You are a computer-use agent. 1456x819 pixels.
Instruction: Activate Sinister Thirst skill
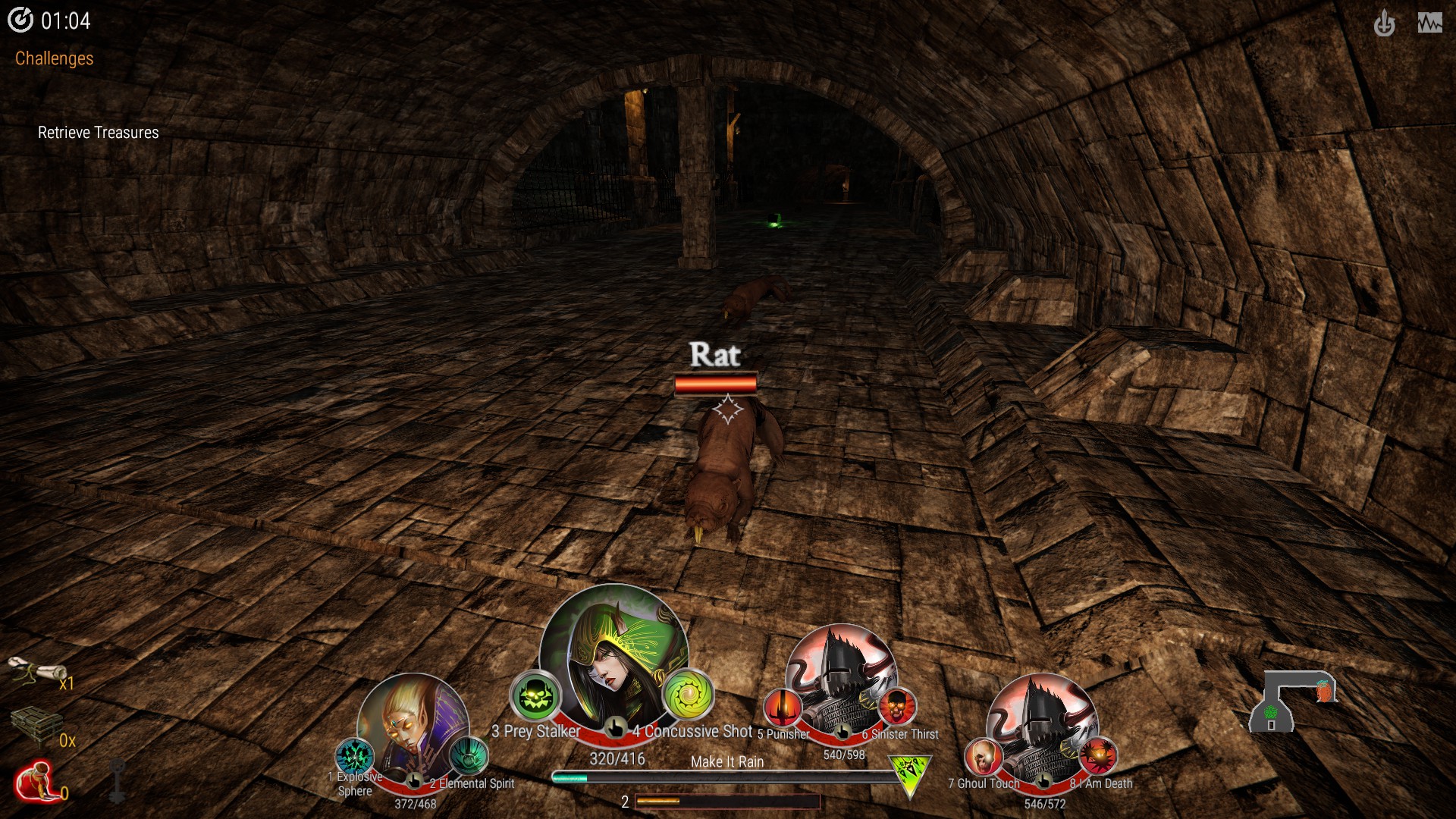coord(897,707)
